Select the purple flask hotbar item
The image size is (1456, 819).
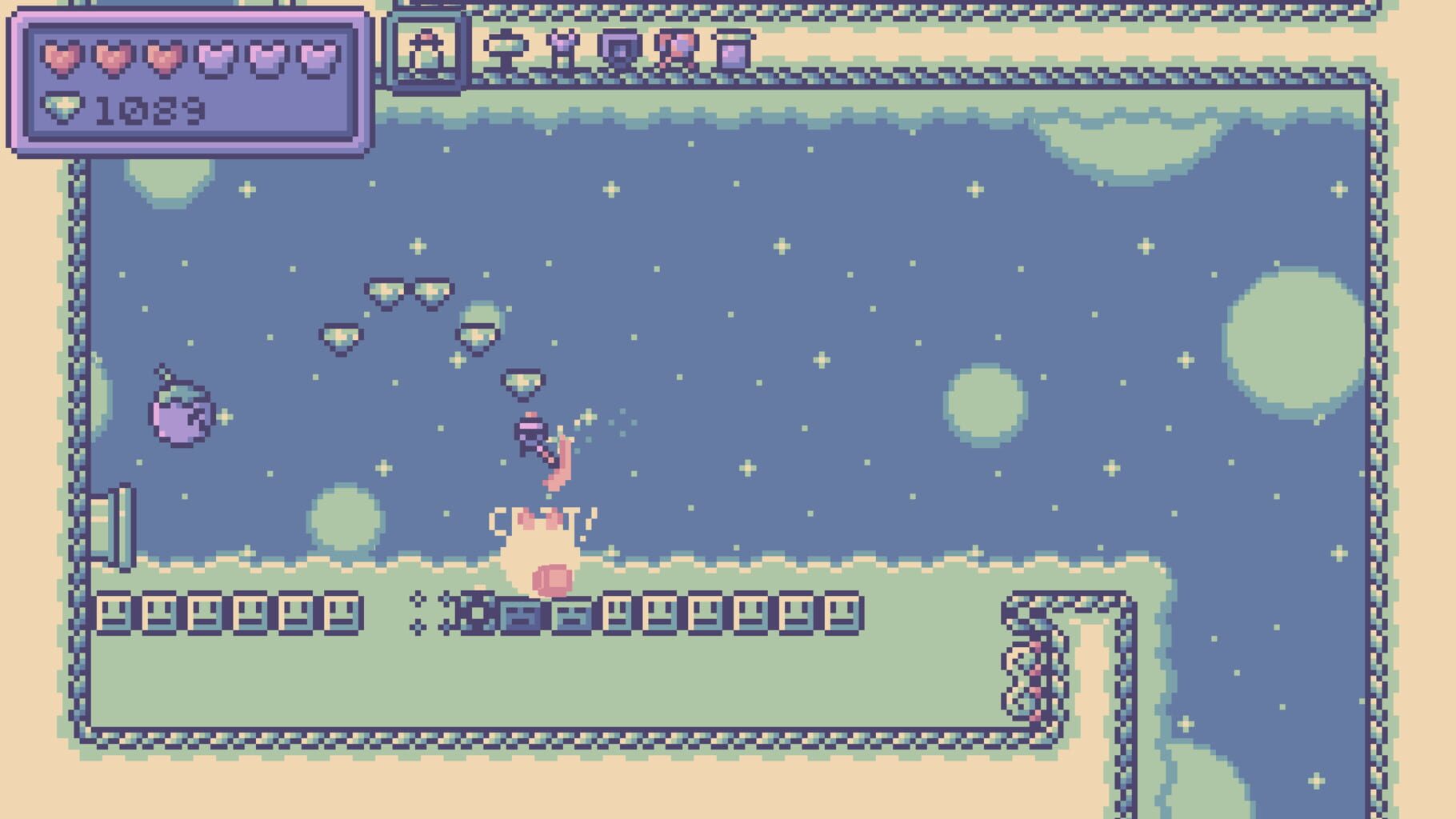tap(562, 50)
